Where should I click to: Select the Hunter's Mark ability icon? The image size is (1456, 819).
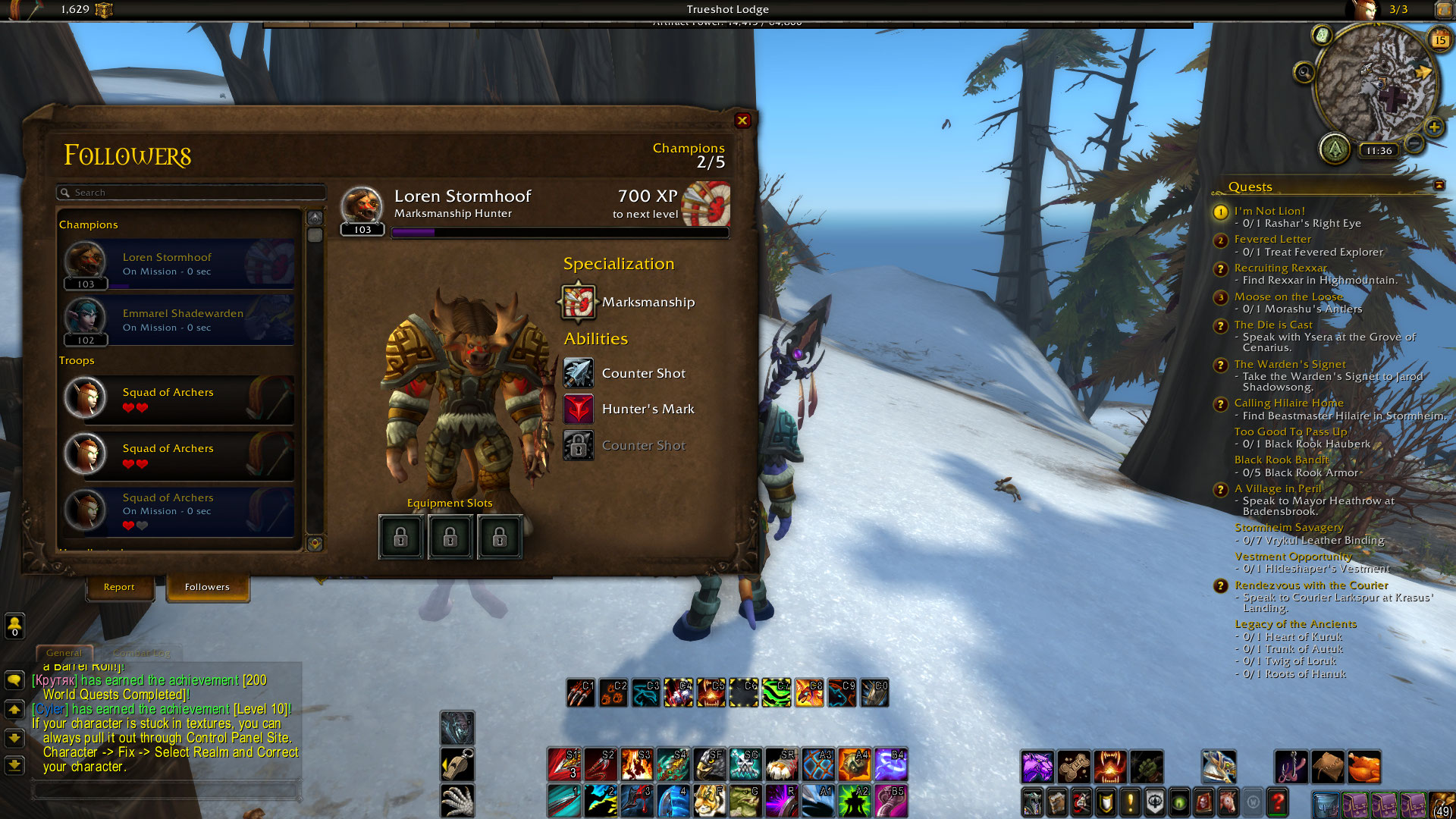coord(579,409)
